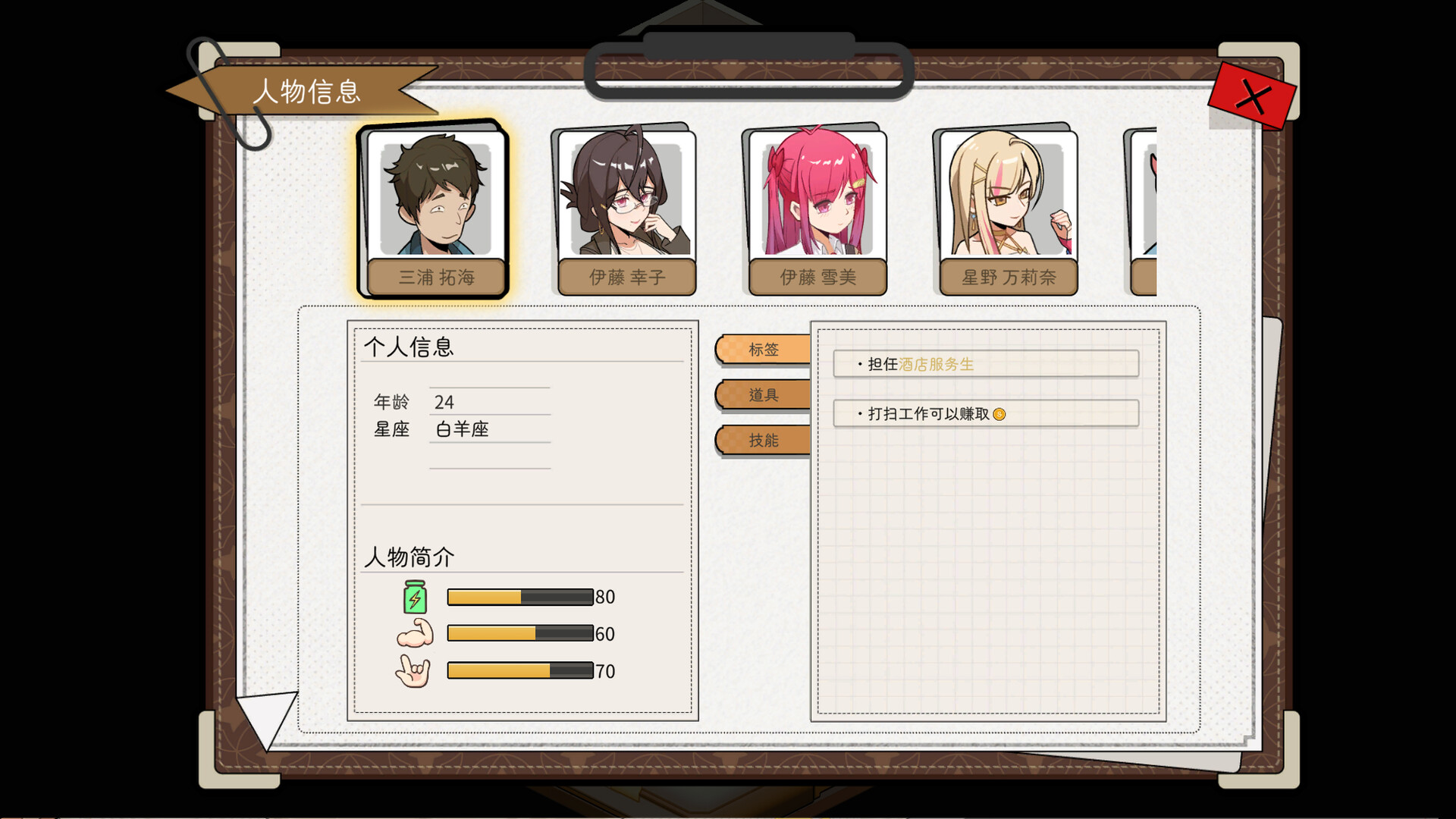Viewport: 1456px width, 819px height.
Task: Click the energy progress bar showing 80
Action: point(519,597)
